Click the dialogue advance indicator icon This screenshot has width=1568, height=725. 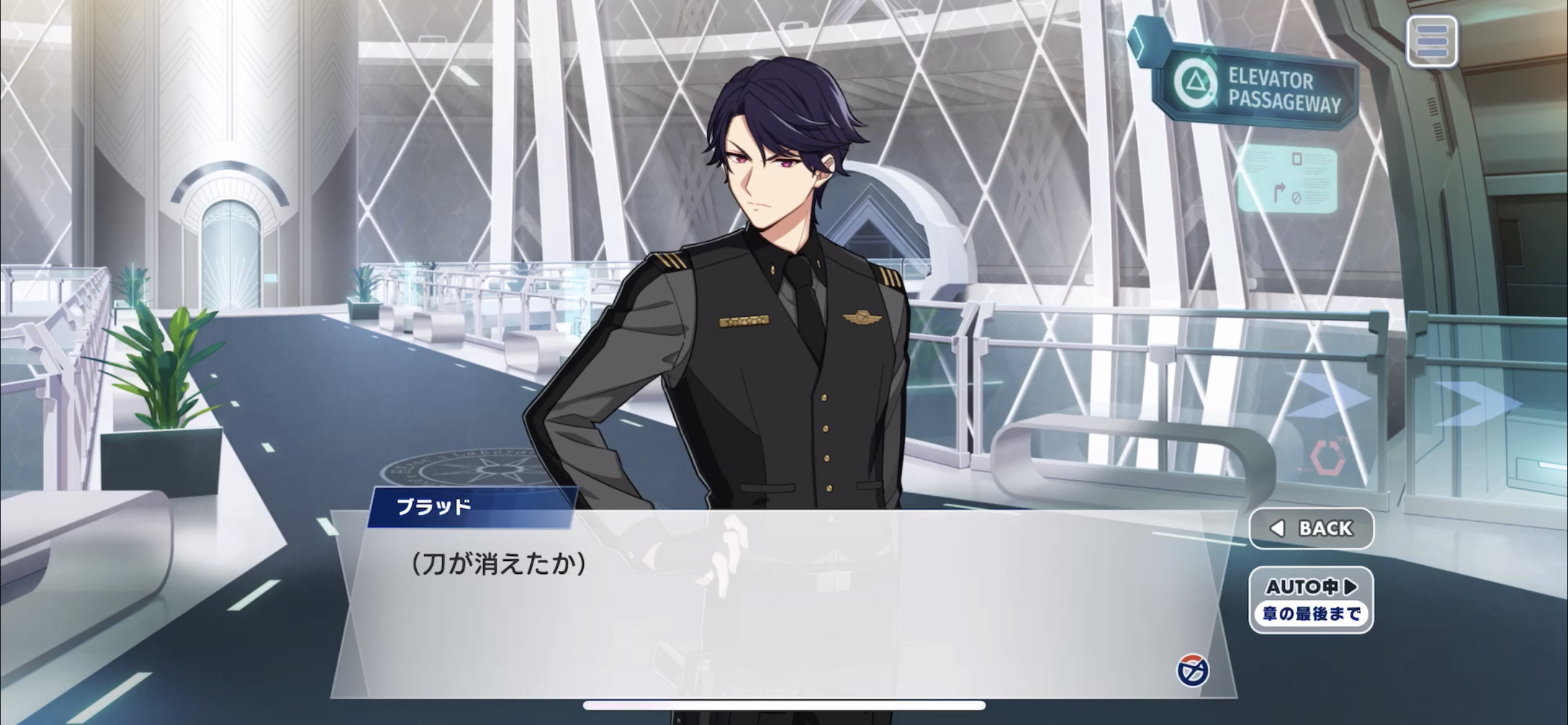pyautogui.click(x=1192, y=671)
